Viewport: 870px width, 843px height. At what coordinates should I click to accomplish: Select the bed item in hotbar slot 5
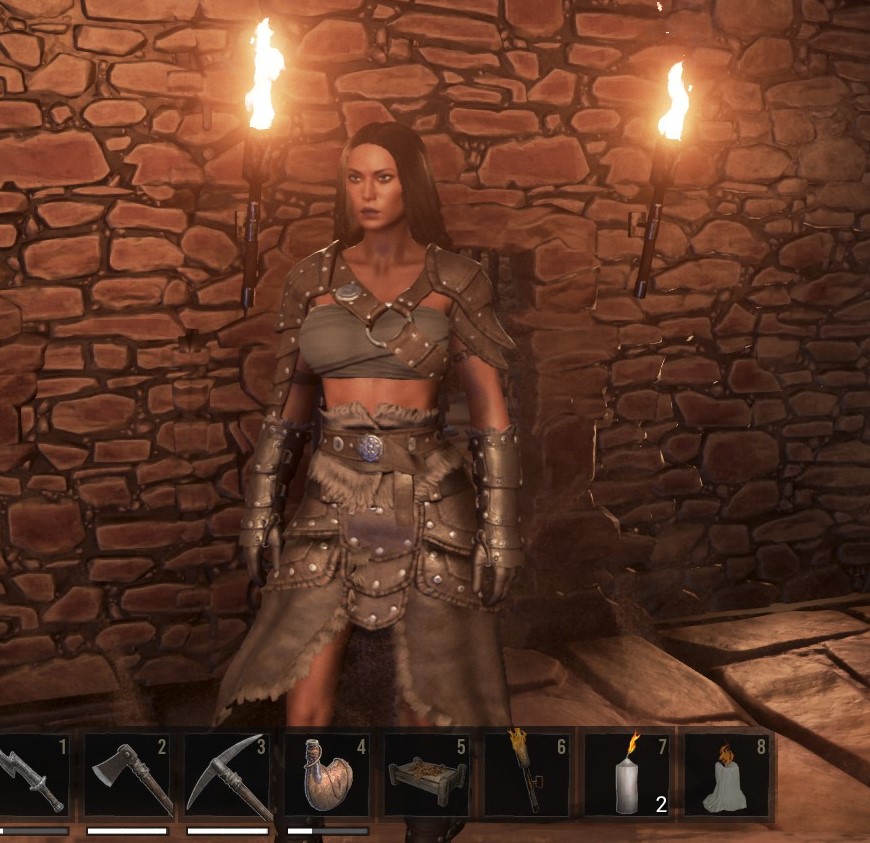pyautogui.click(x=425, y=777)
